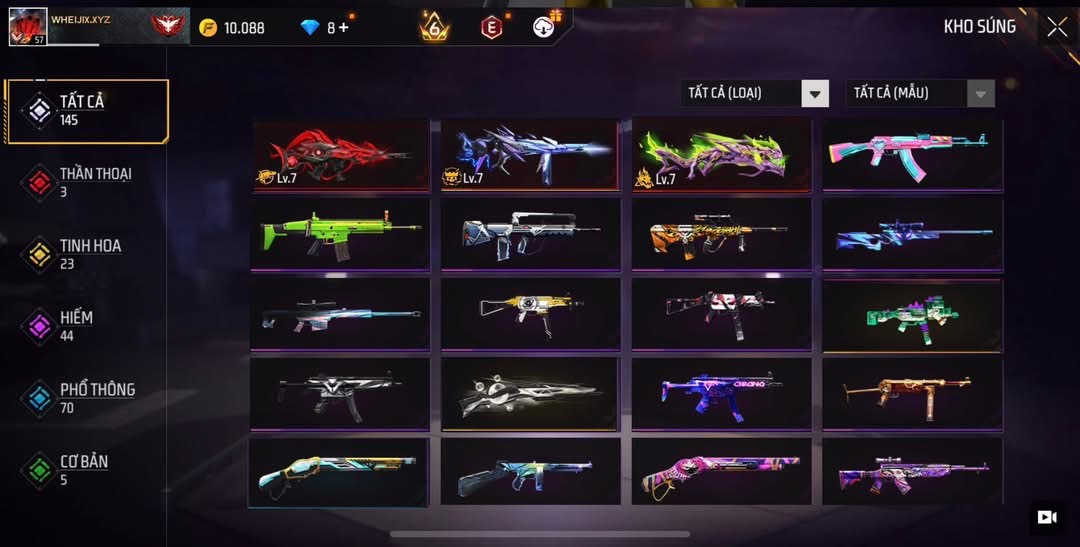1080x547 pixels.
Task: Pick the blue sniper rifle skin
Action: coord(911,234)
